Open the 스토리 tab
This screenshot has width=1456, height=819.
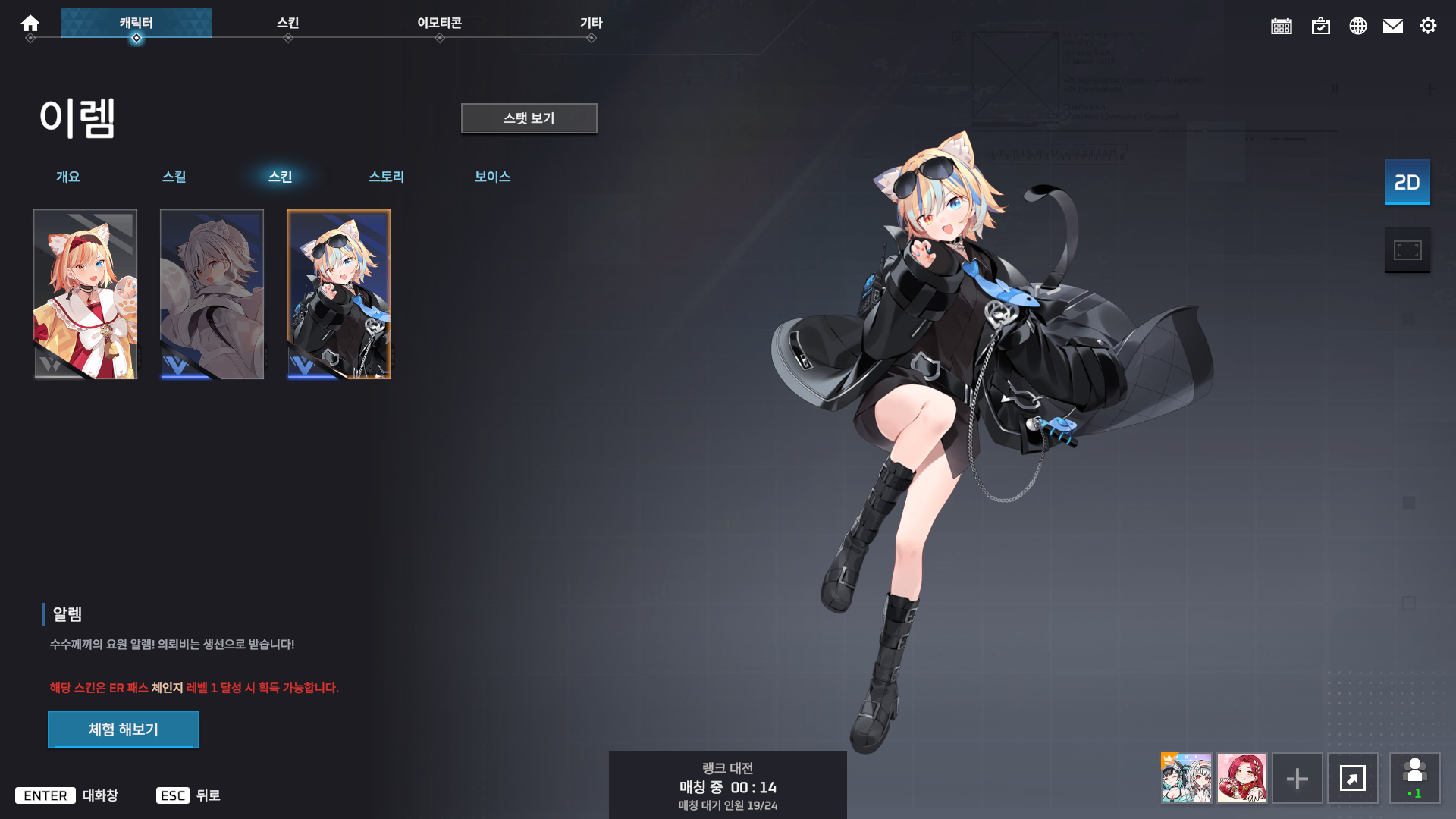[x=387, y=177]
